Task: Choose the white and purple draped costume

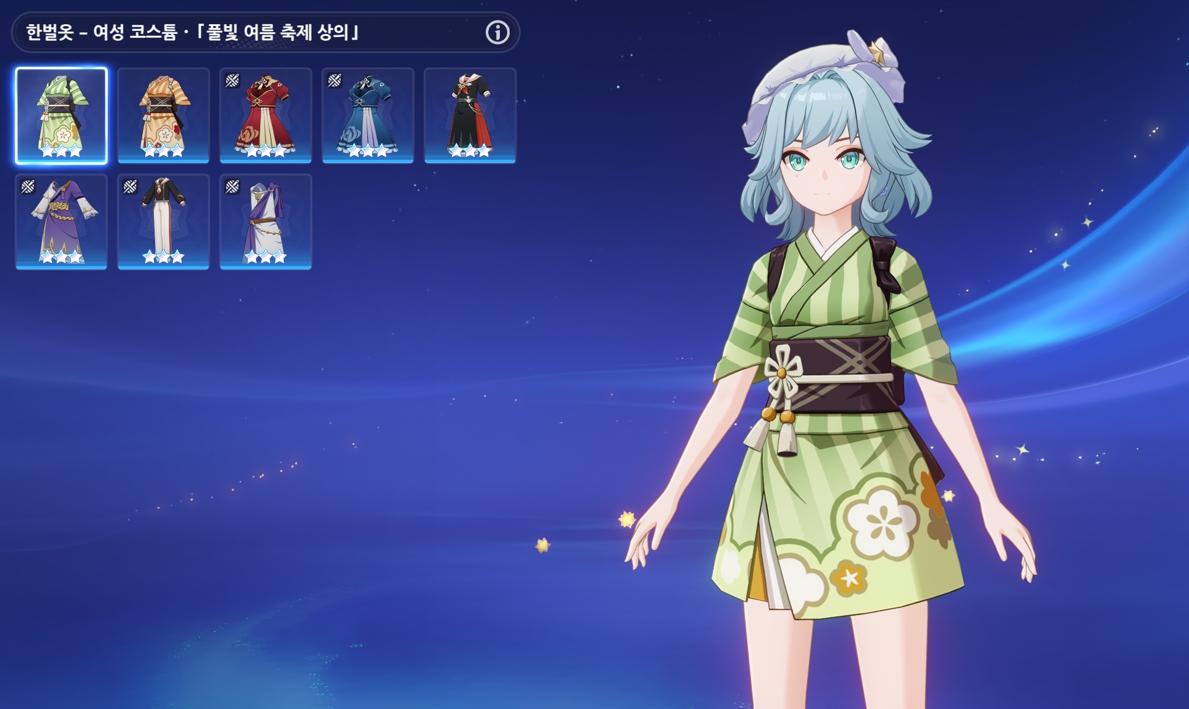Action: point(265,221)
